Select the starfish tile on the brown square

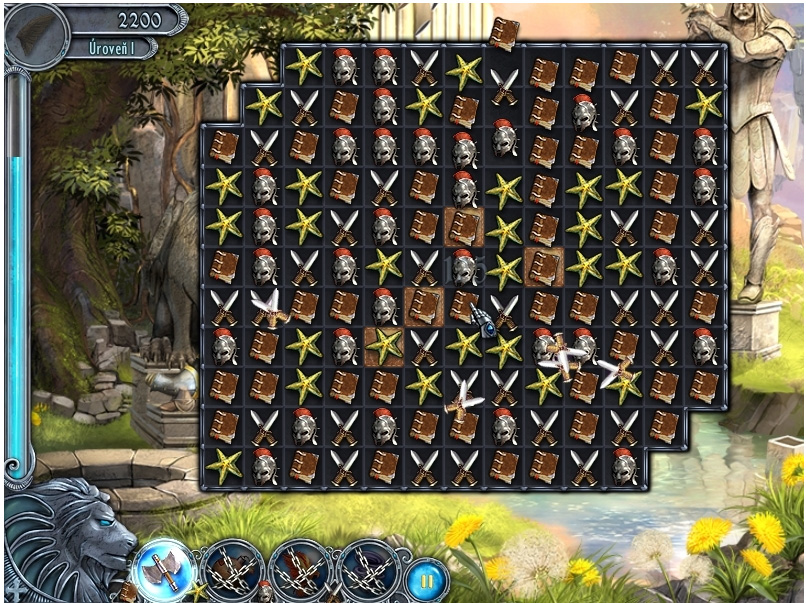[384, 346]
